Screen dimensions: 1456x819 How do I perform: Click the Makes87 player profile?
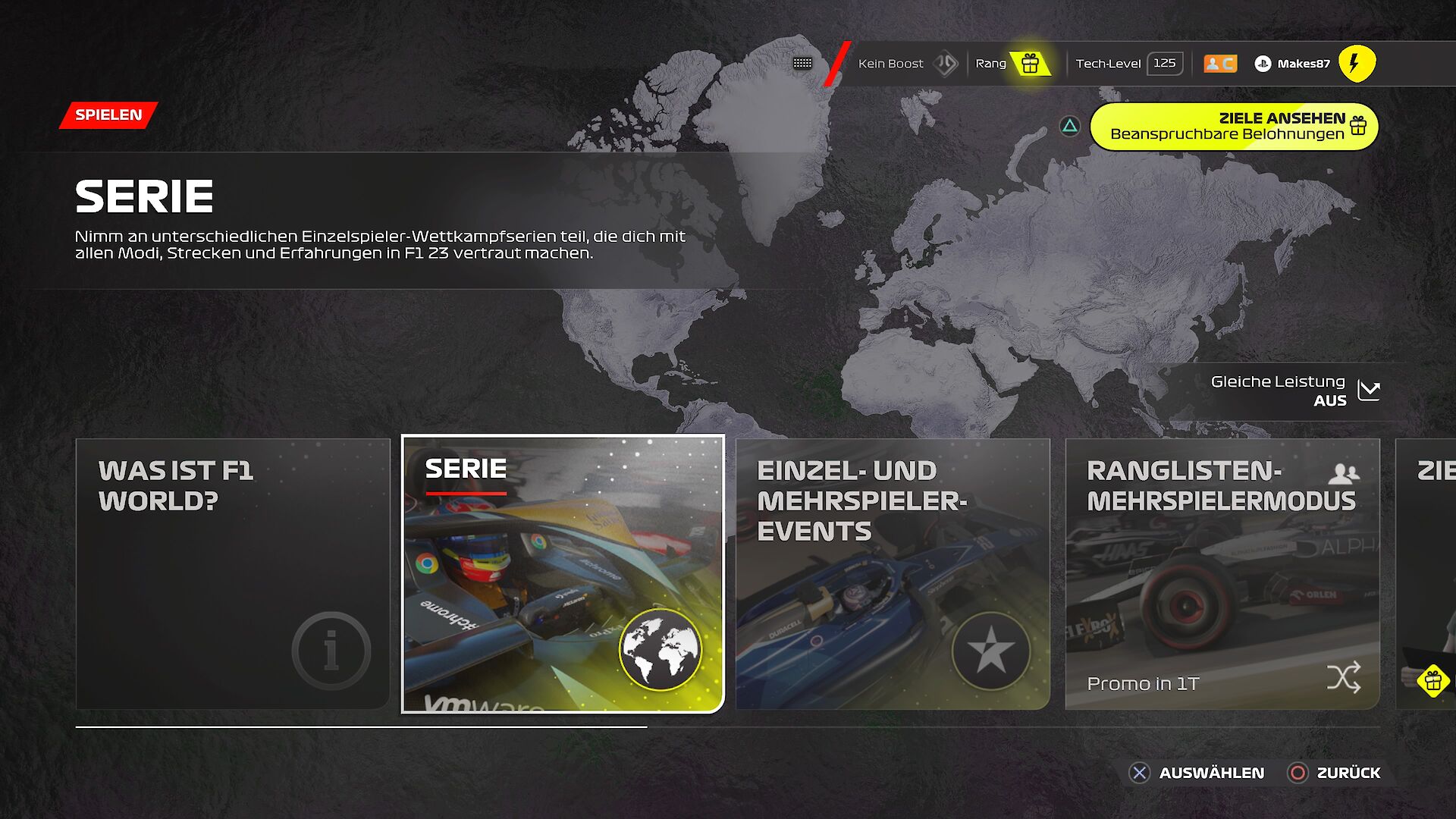[1294, 64]
